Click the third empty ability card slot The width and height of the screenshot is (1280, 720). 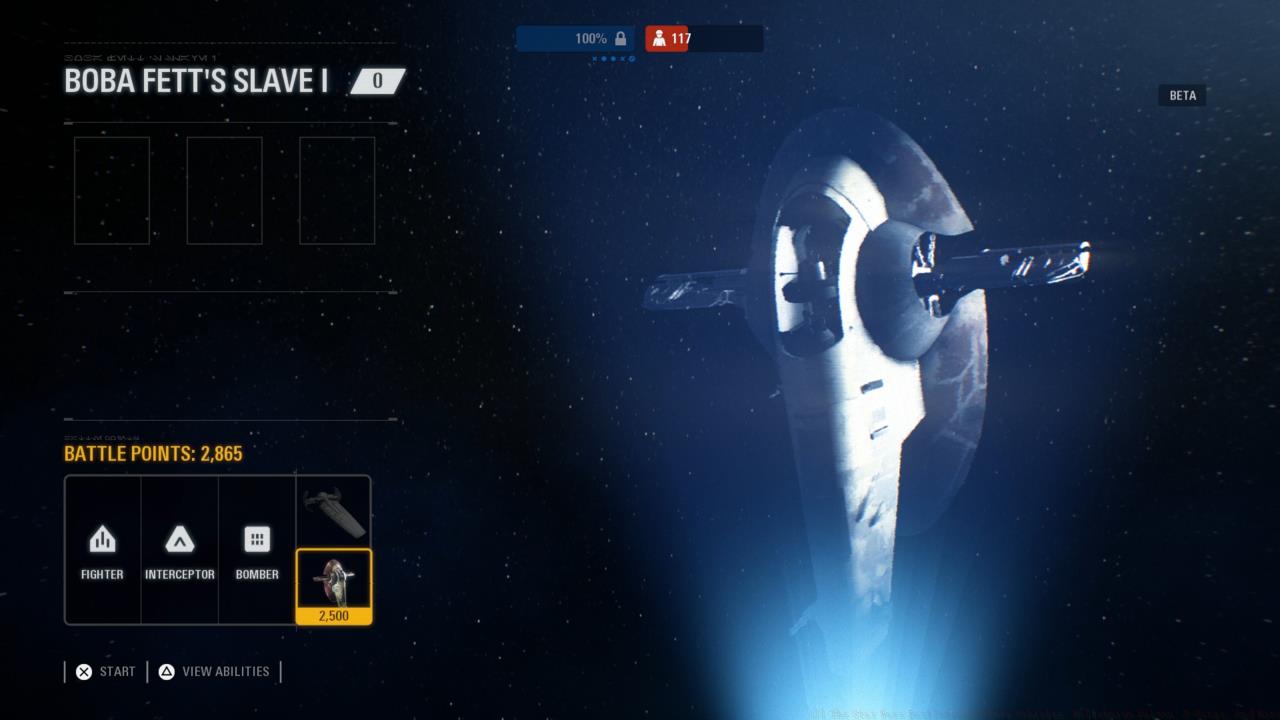tap(337, 190)
